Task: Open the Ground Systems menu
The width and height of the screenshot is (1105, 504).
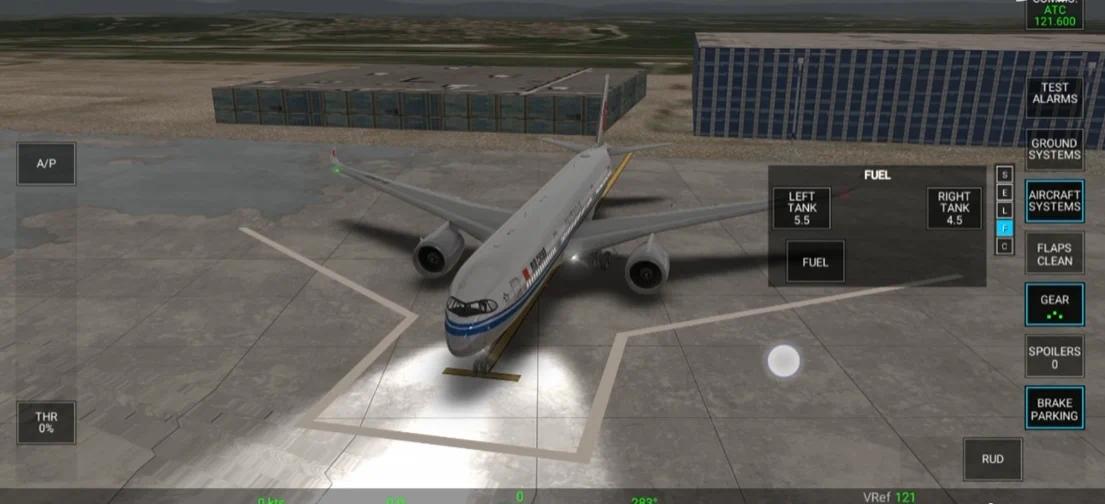Action: click(x=1055, y=149)
